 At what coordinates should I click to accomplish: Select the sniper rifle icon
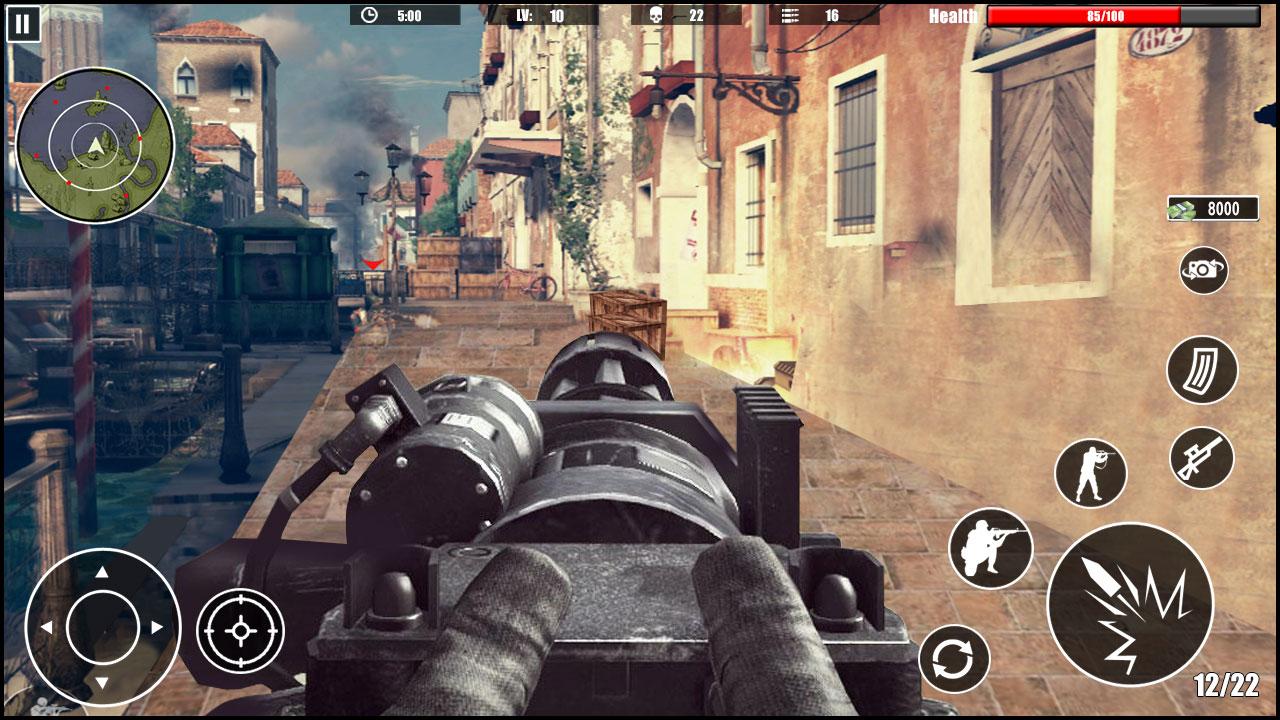(1203, 460)
